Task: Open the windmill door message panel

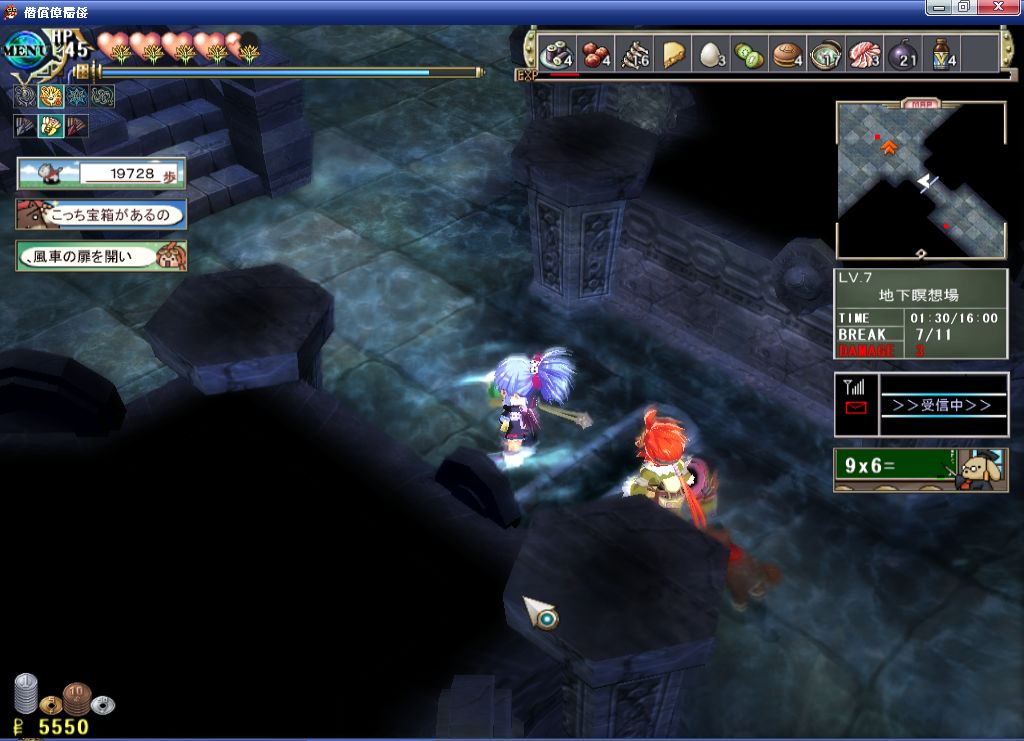Action: 101,256
